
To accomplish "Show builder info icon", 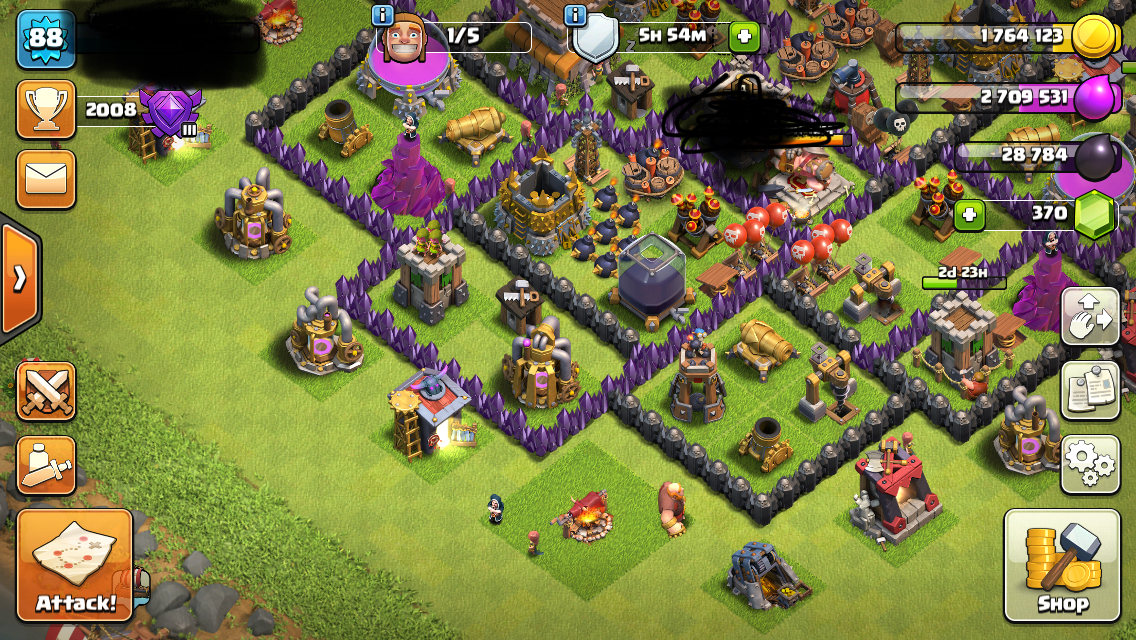I will pyautogui.click(x=382, y=15).
